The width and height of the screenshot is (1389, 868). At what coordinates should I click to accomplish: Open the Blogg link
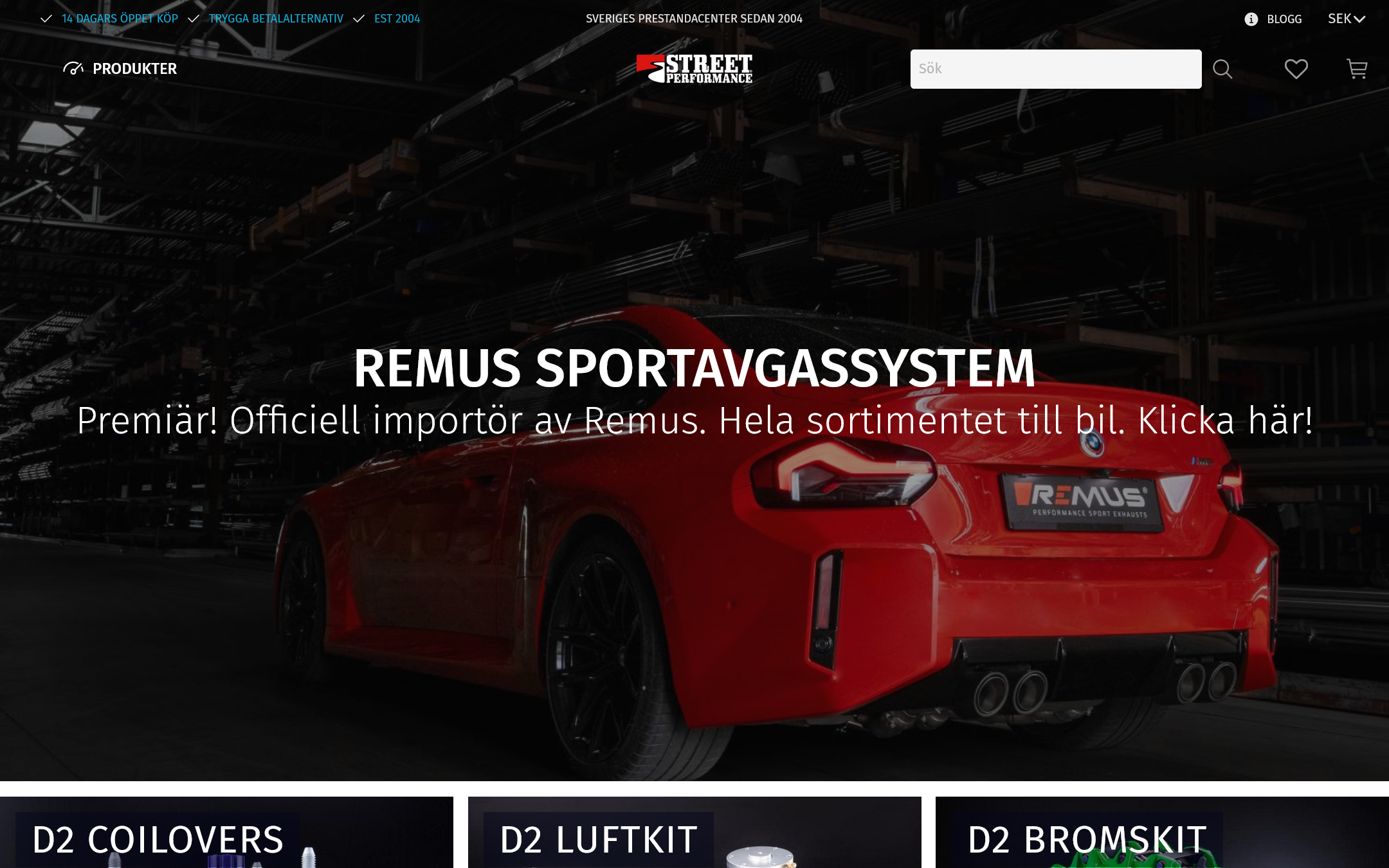point(1284,19)
